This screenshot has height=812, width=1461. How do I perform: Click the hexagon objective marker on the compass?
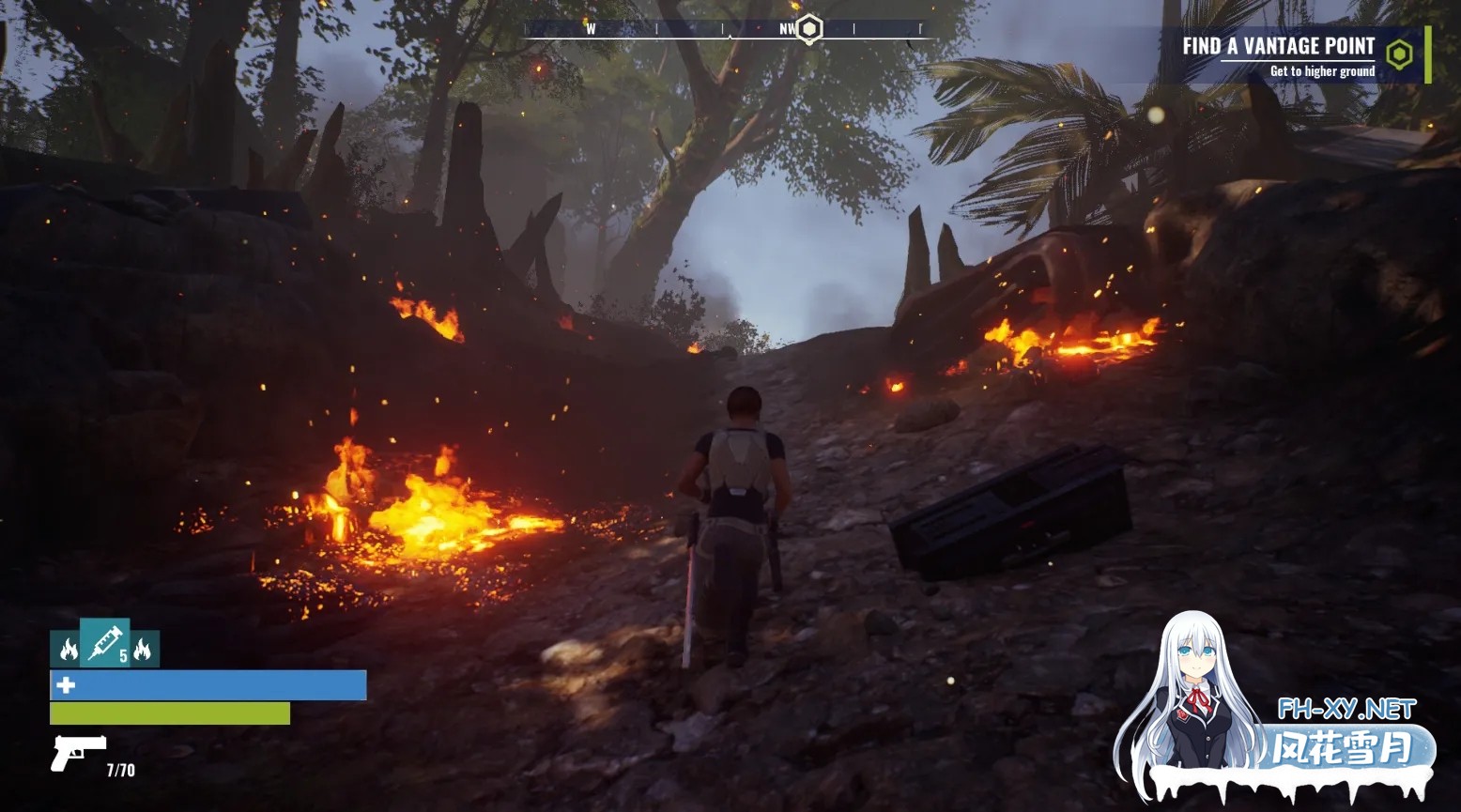point(808,29)
